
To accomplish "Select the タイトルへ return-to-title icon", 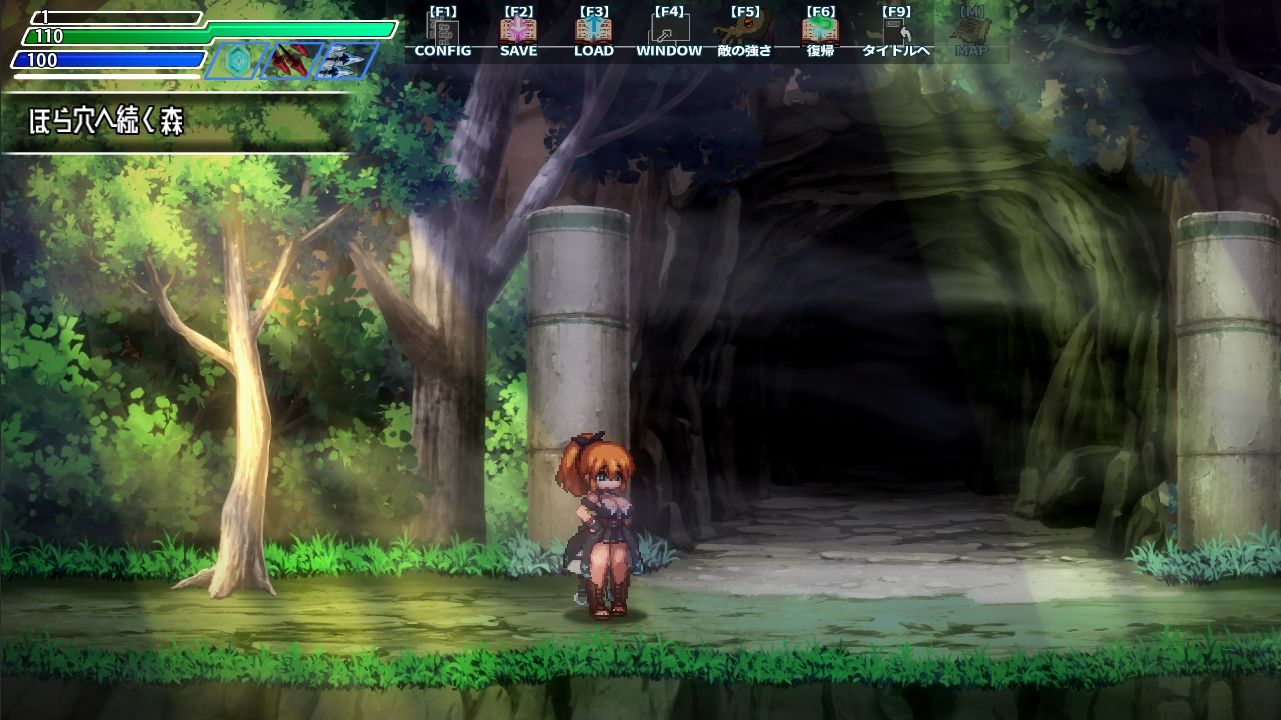I will [894, 30].
